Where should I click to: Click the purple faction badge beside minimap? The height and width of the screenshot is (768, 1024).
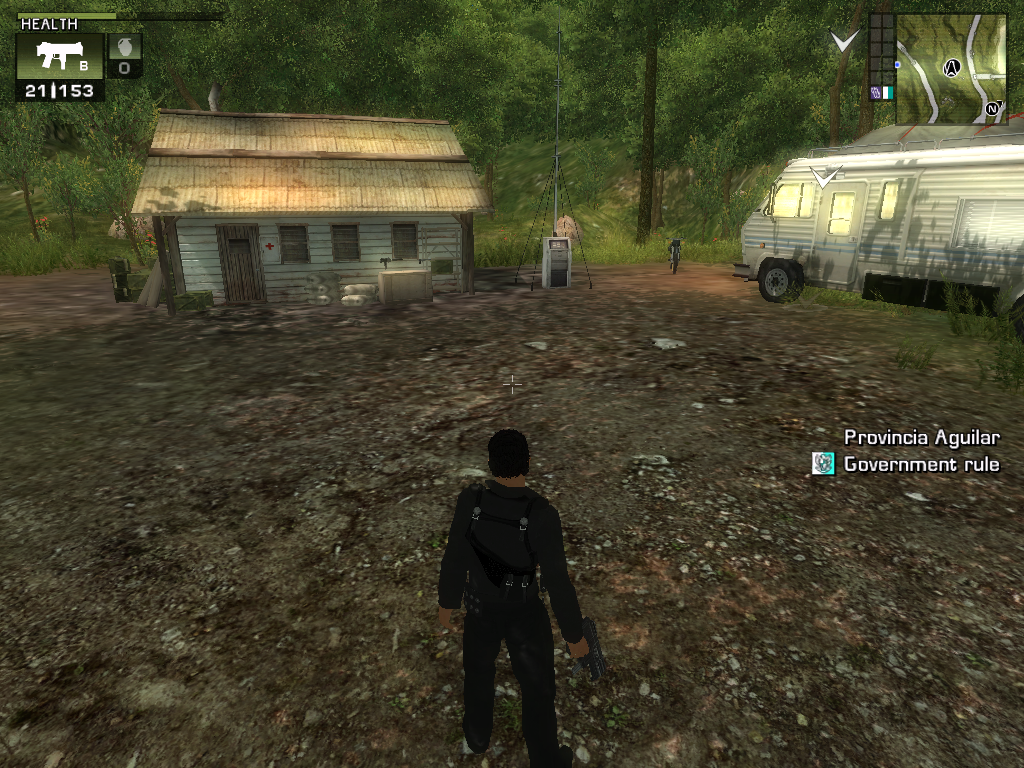point(875,93)
